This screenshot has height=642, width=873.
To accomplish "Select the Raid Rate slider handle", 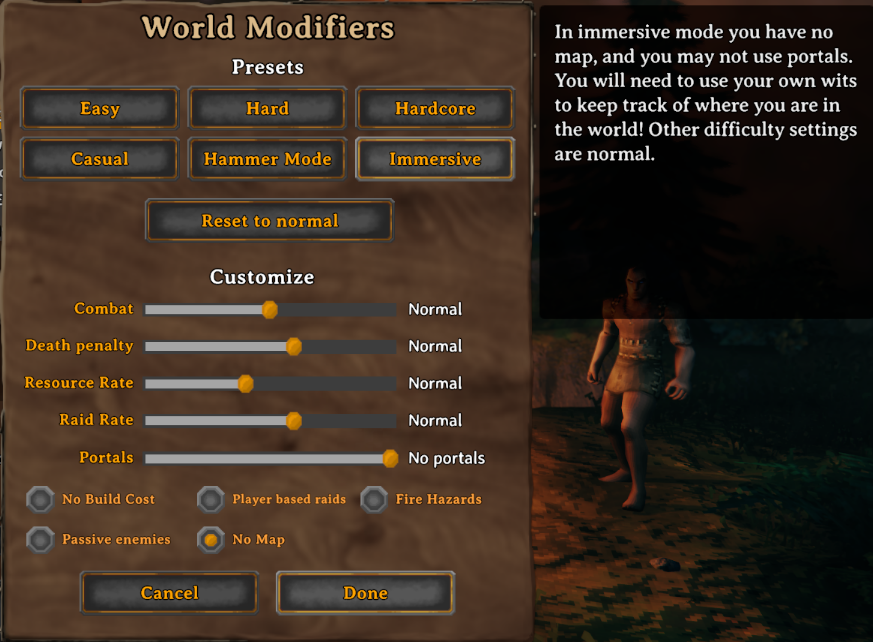I will [x=294, y=421].
